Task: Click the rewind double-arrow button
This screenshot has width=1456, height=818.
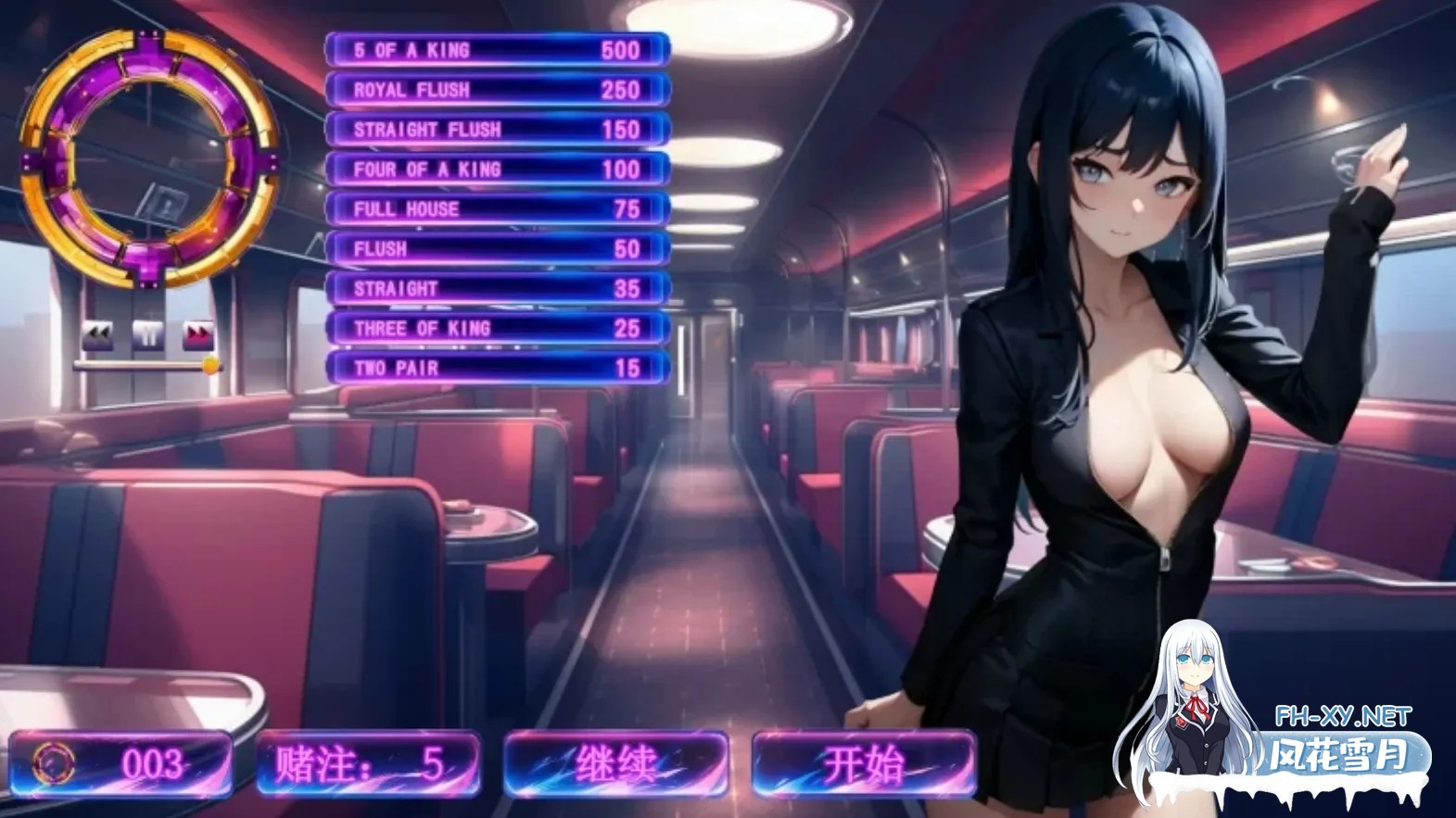Action: tap(97, 335)
